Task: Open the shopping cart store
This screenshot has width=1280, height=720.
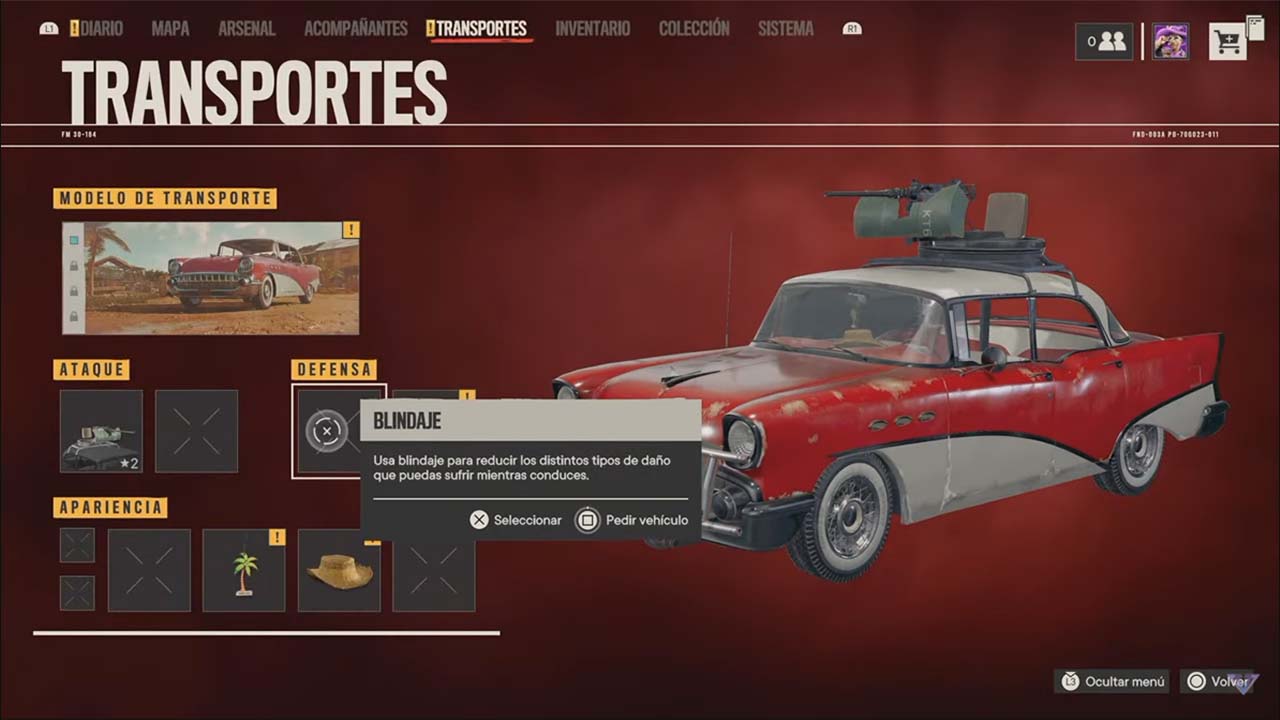Action: tap(1227, 42)
